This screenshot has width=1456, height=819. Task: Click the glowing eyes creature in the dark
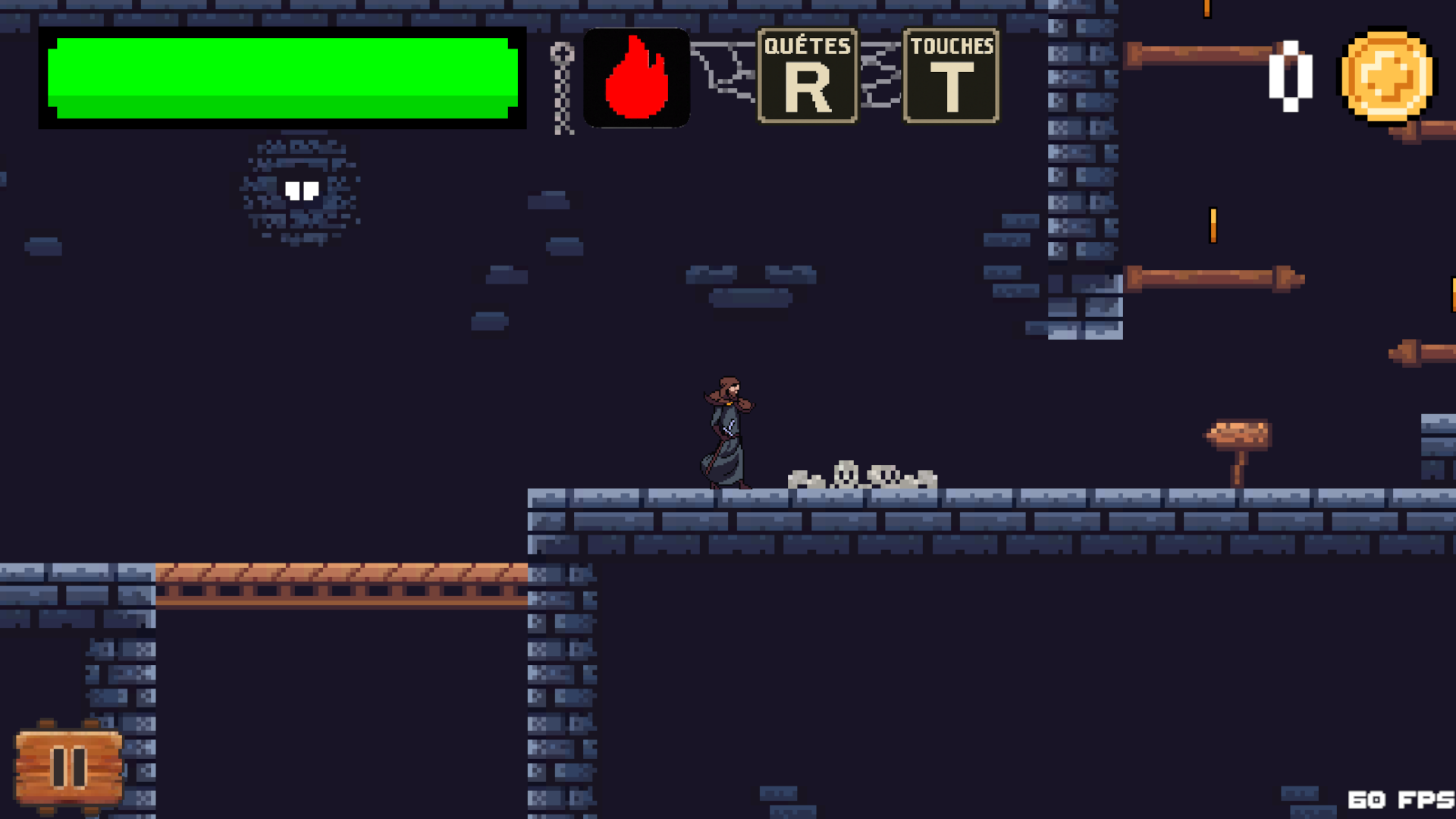tap(302, 191)
